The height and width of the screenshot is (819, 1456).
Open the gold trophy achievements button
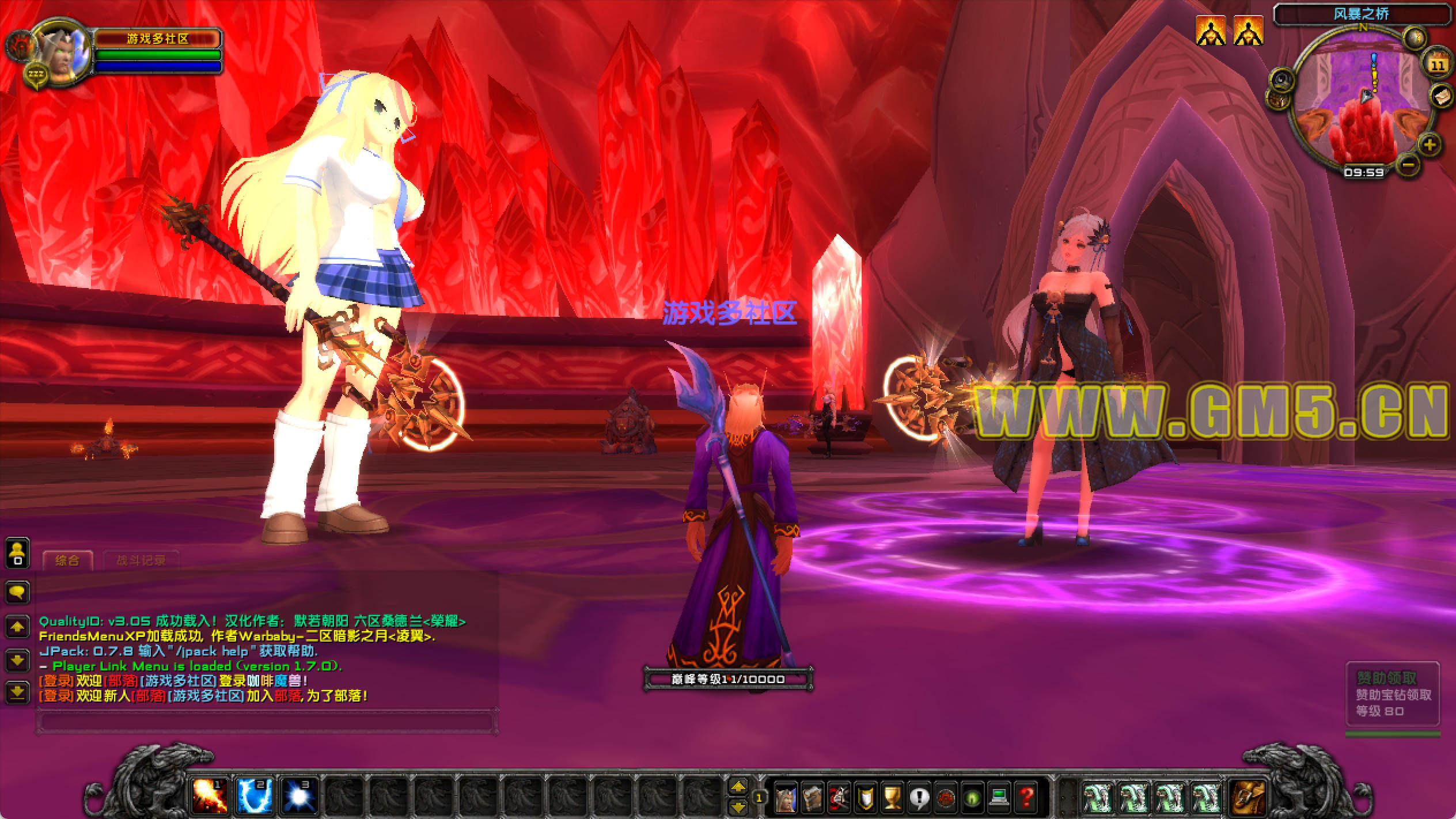[892, 798]
